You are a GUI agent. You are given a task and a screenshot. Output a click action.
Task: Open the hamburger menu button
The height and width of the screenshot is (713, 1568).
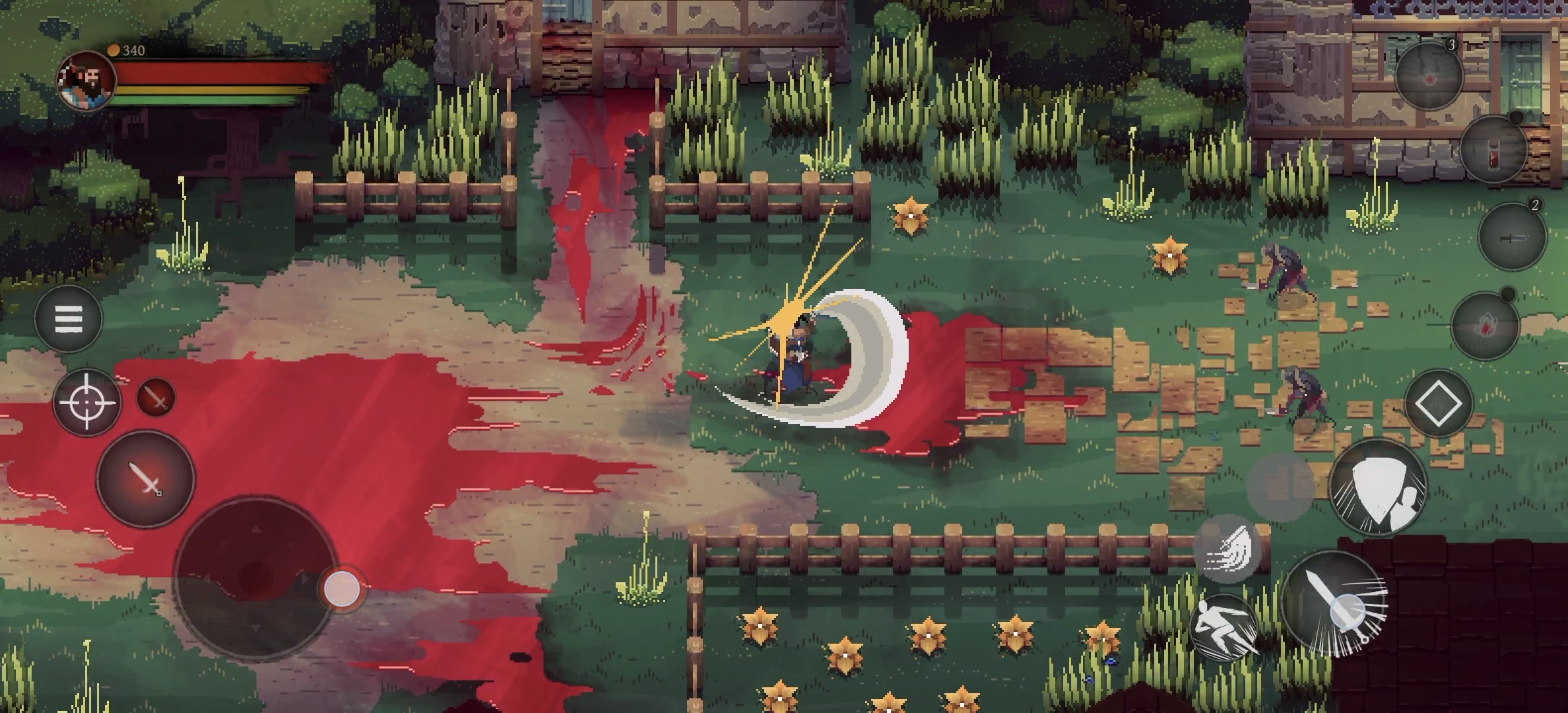pos(68,320)
